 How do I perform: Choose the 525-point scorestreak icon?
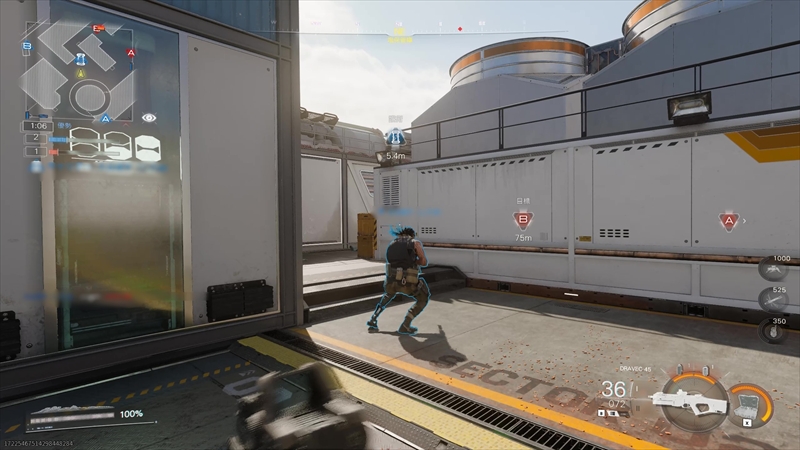click(x=773, y=299)
